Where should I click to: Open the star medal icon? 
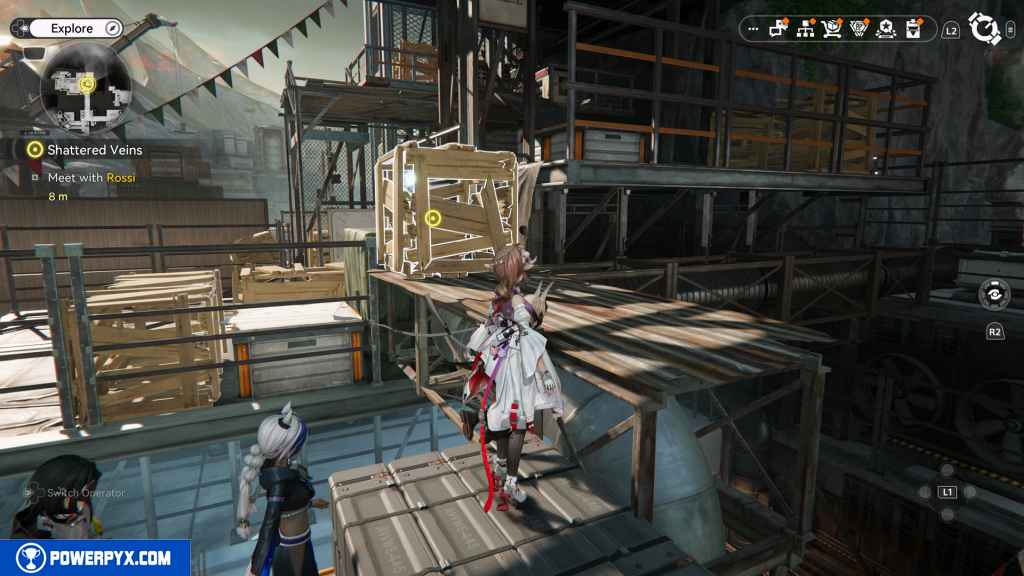[886, 29]
